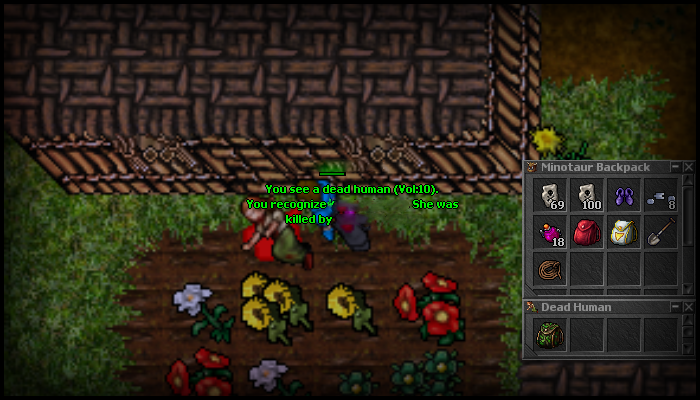Close the Dead Human container
The image size is (700, 400).
[x=688, y=306]
